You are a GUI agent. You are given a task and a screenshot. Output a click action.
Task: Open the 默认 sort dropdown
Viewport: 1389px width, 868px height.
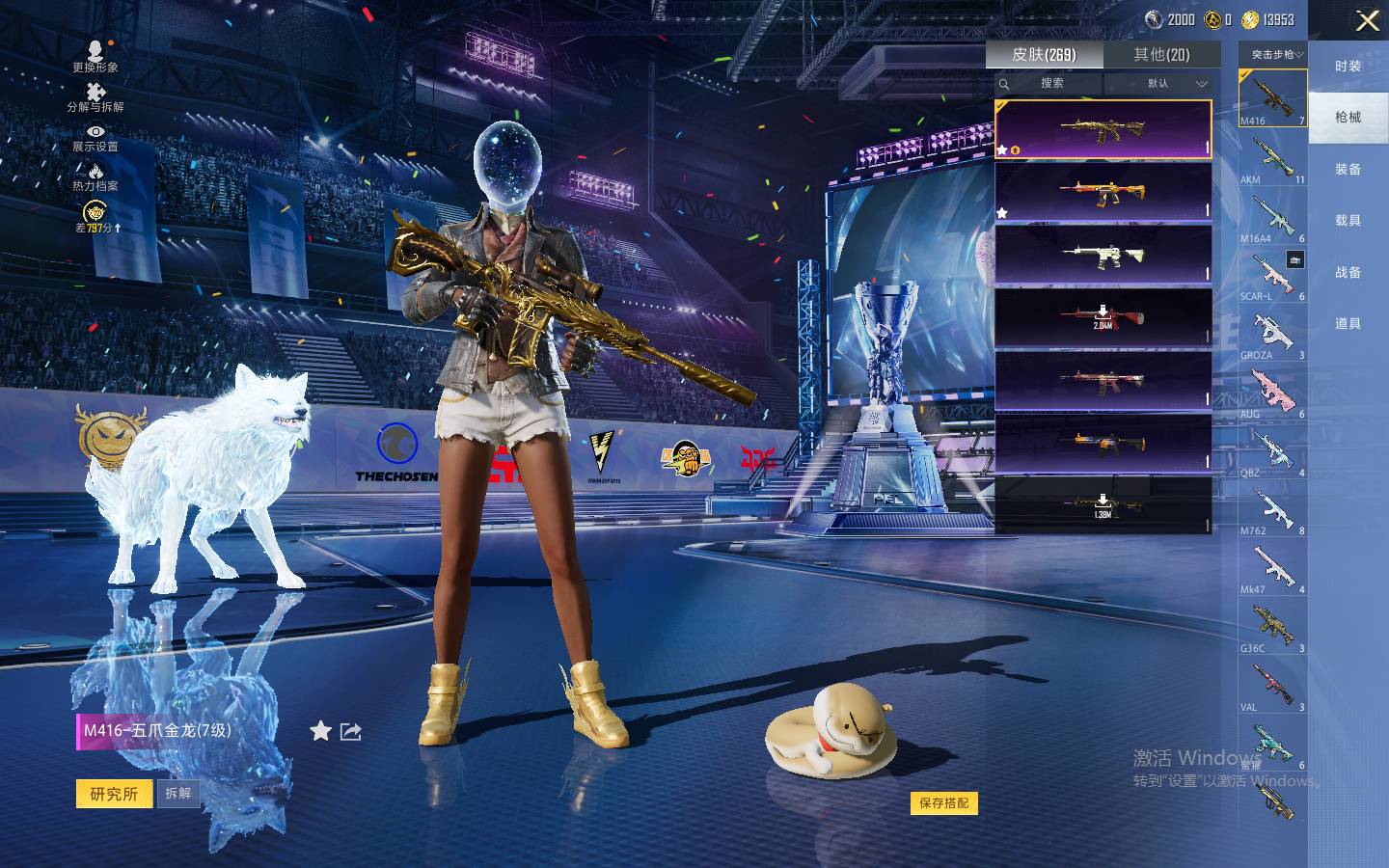[1159, 84]
